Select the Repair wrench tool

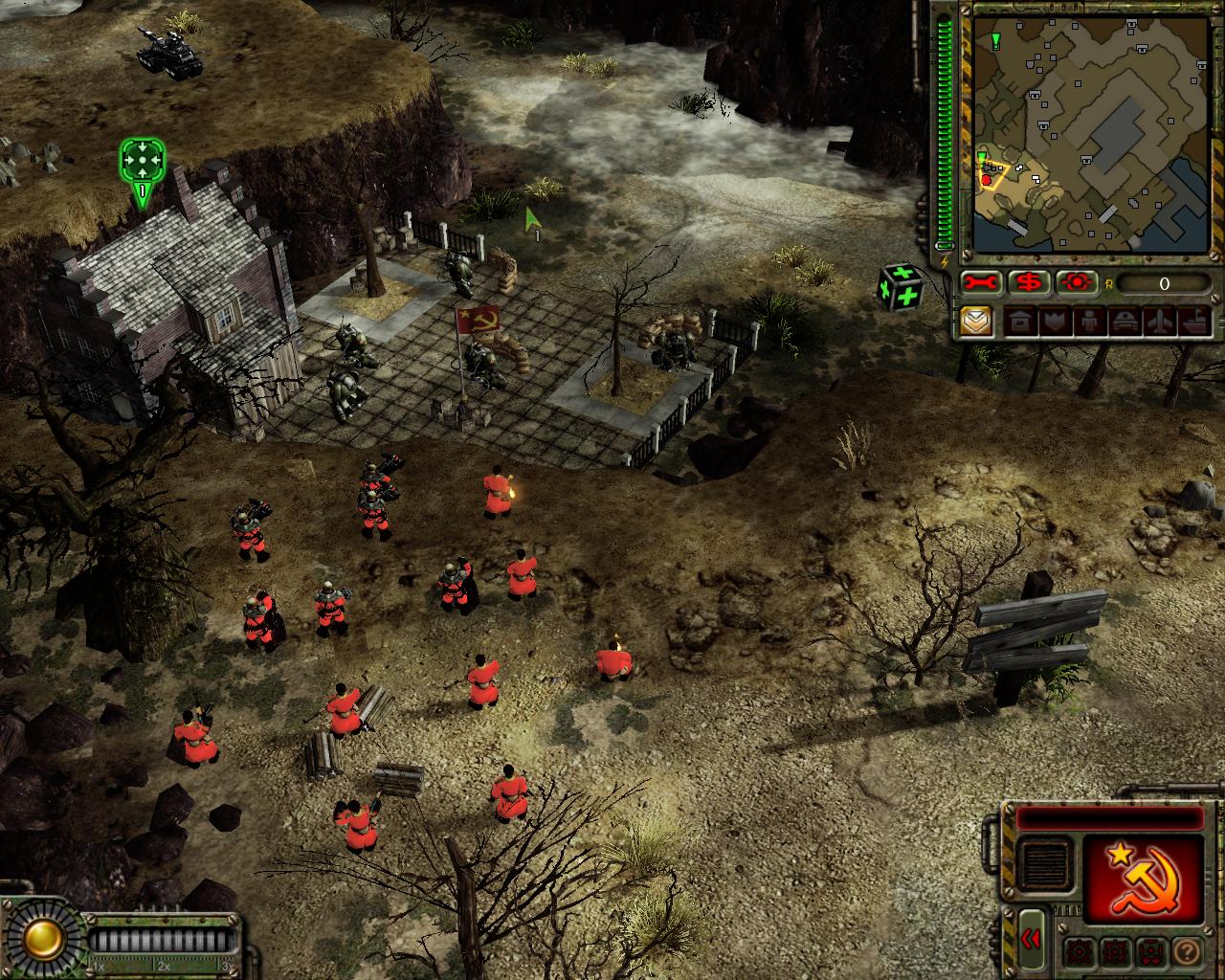point(980,282)
